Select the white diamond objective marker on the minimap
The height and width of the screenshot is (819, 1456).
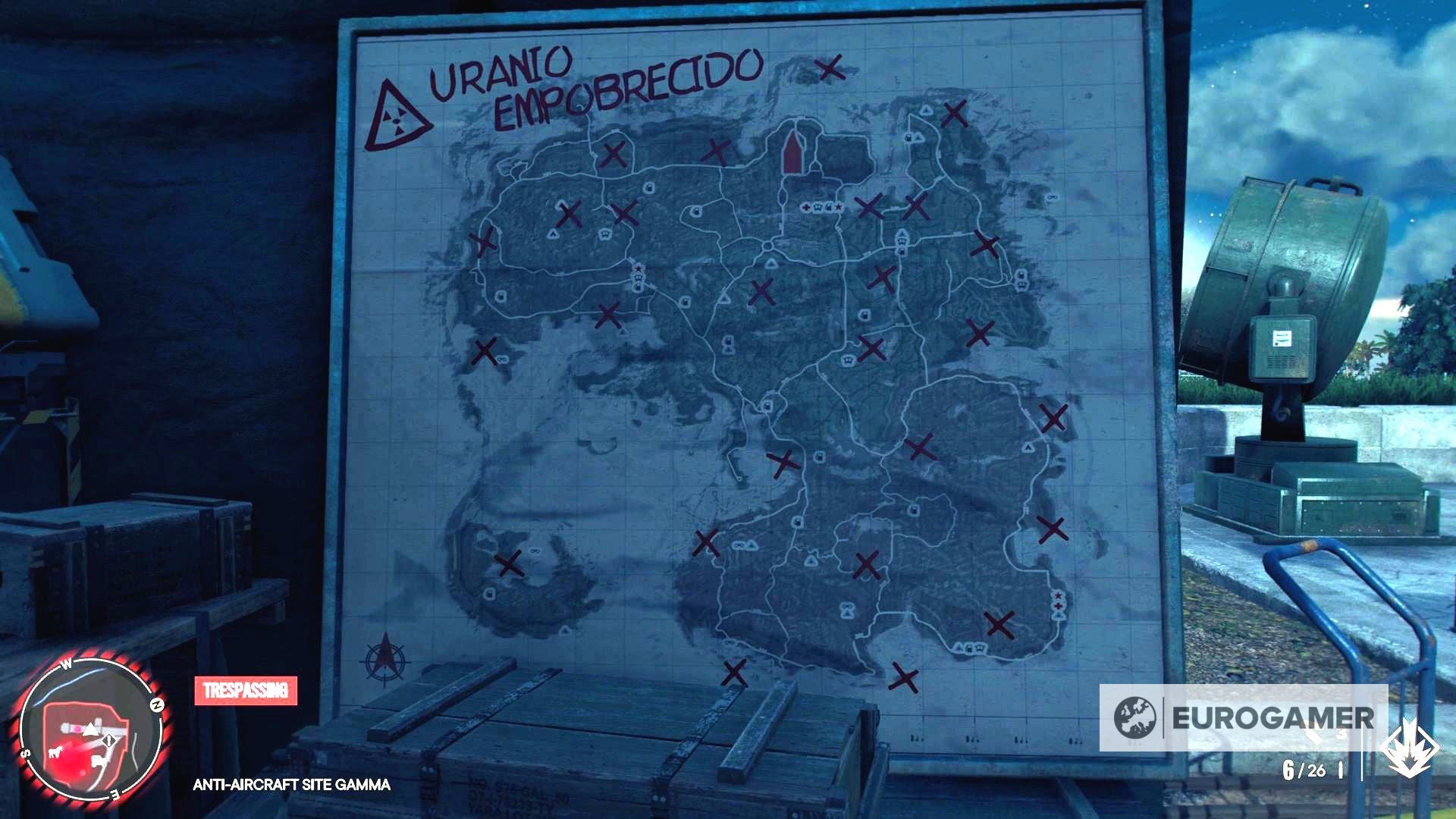110,740
